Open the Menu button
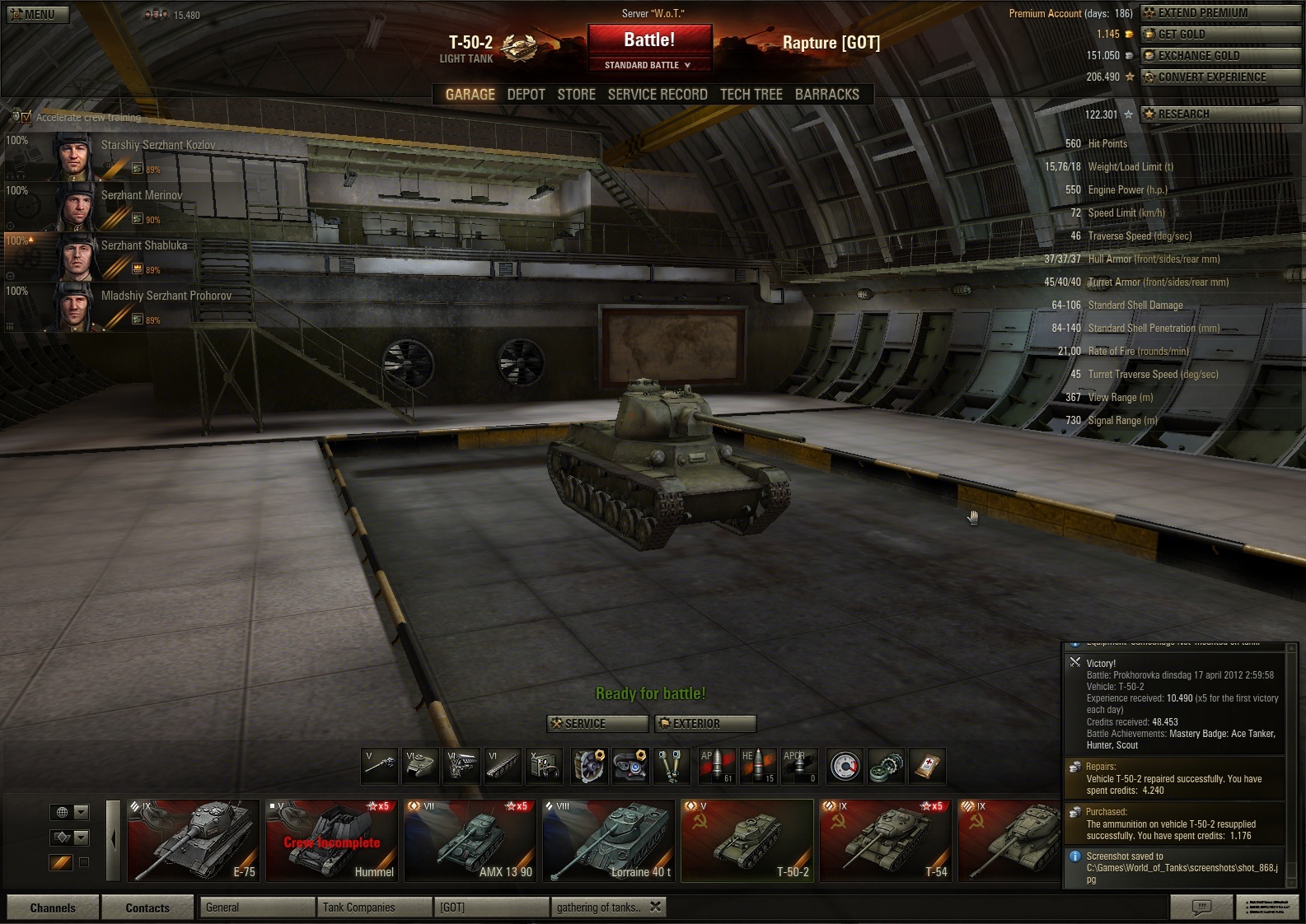The height and width of the screenshot is (924, 1306). coord(38,14)
